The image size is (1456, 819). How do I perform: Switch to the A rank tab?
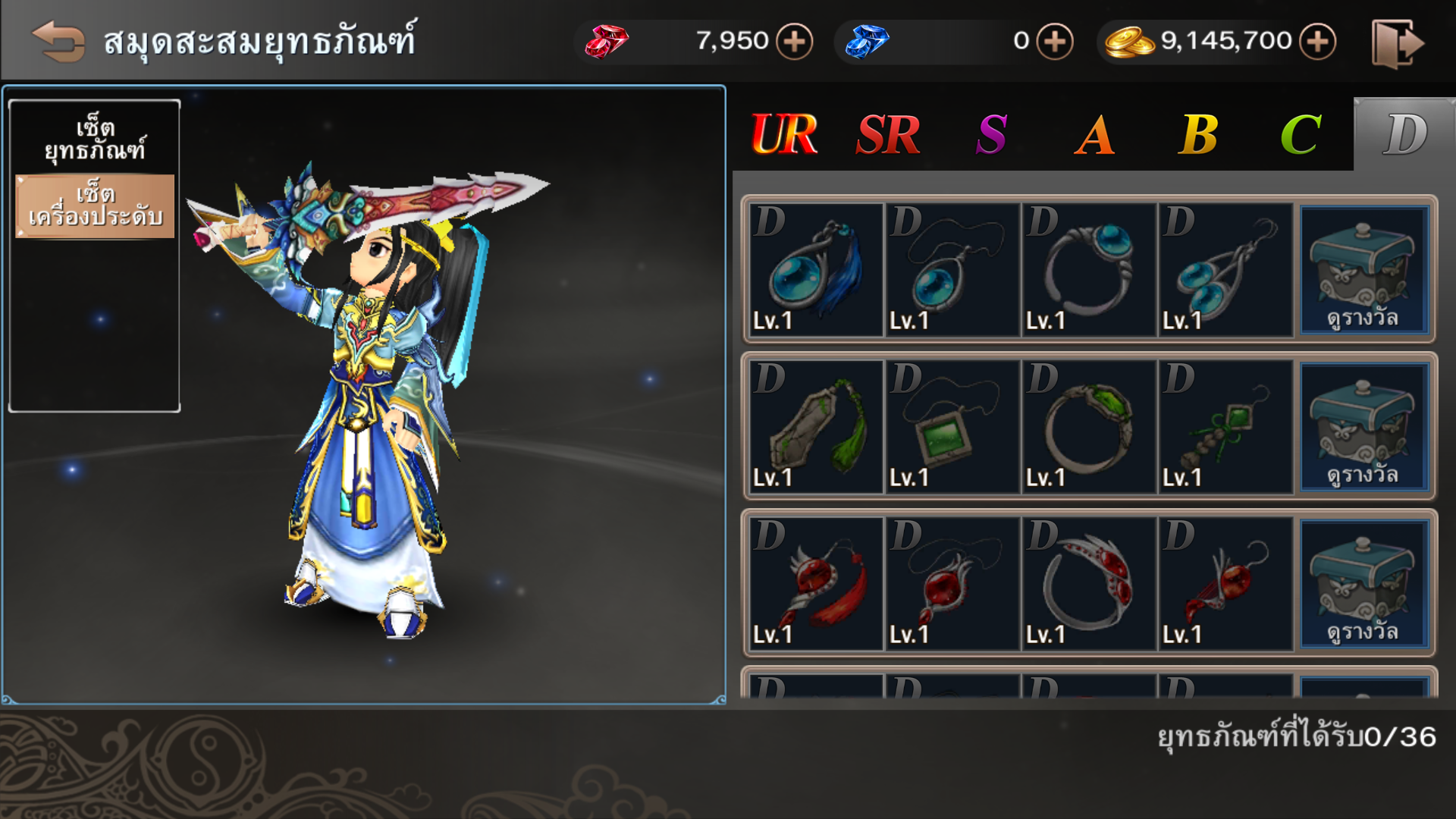pos(1095,135)
